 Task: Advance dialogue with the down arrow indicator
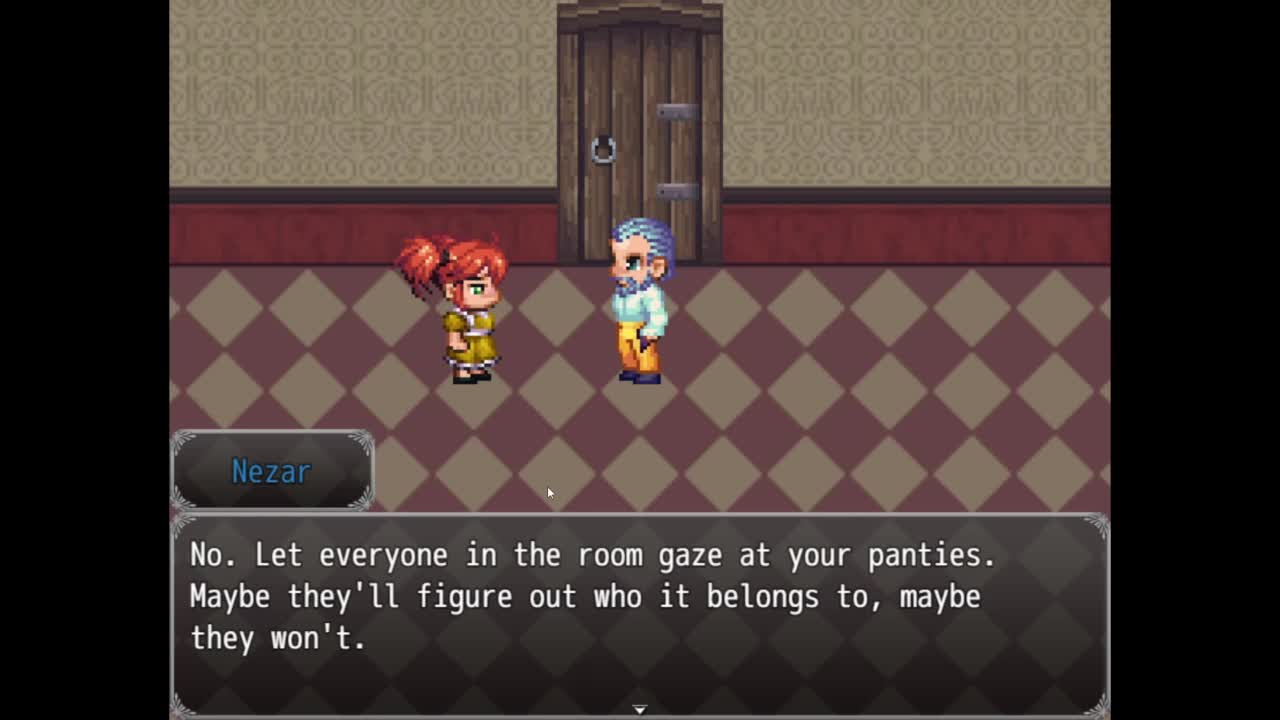coord(640,709)
